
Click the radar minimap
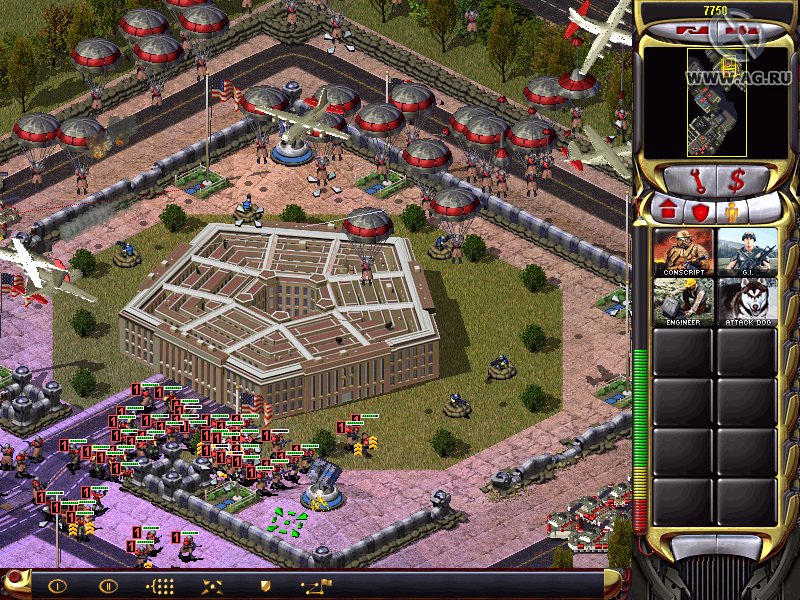tap(714, 102)
